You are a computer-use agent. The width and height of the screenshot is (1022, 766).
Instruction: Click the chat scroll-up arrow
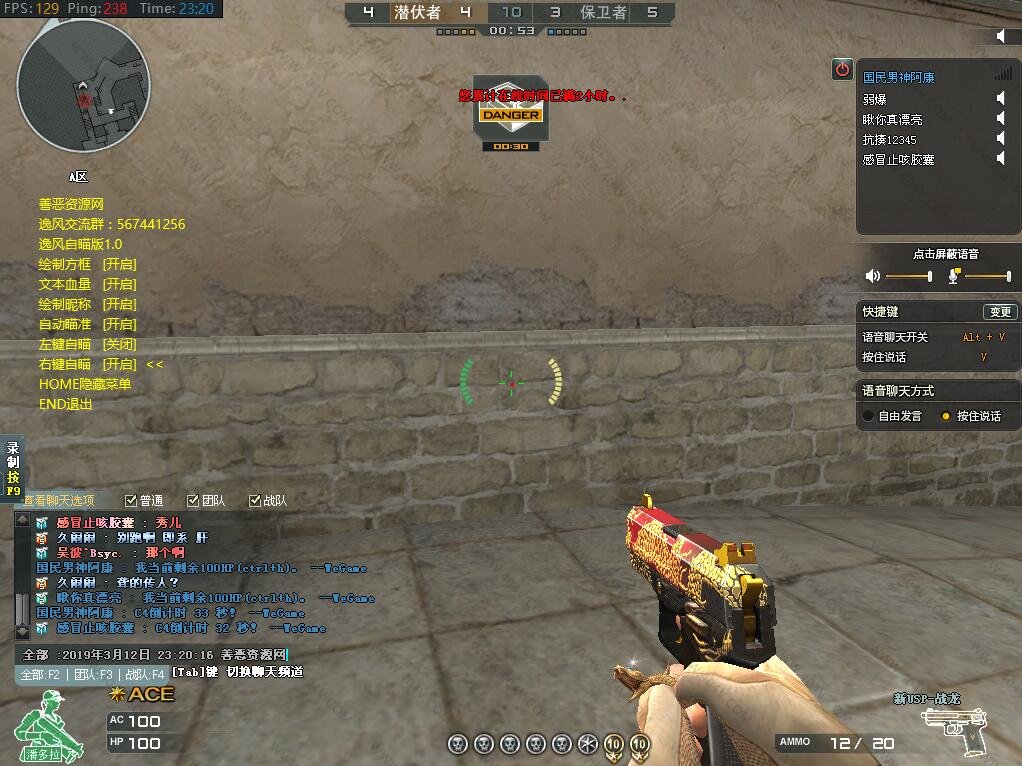pyautogui.click(x=22, y=520)
